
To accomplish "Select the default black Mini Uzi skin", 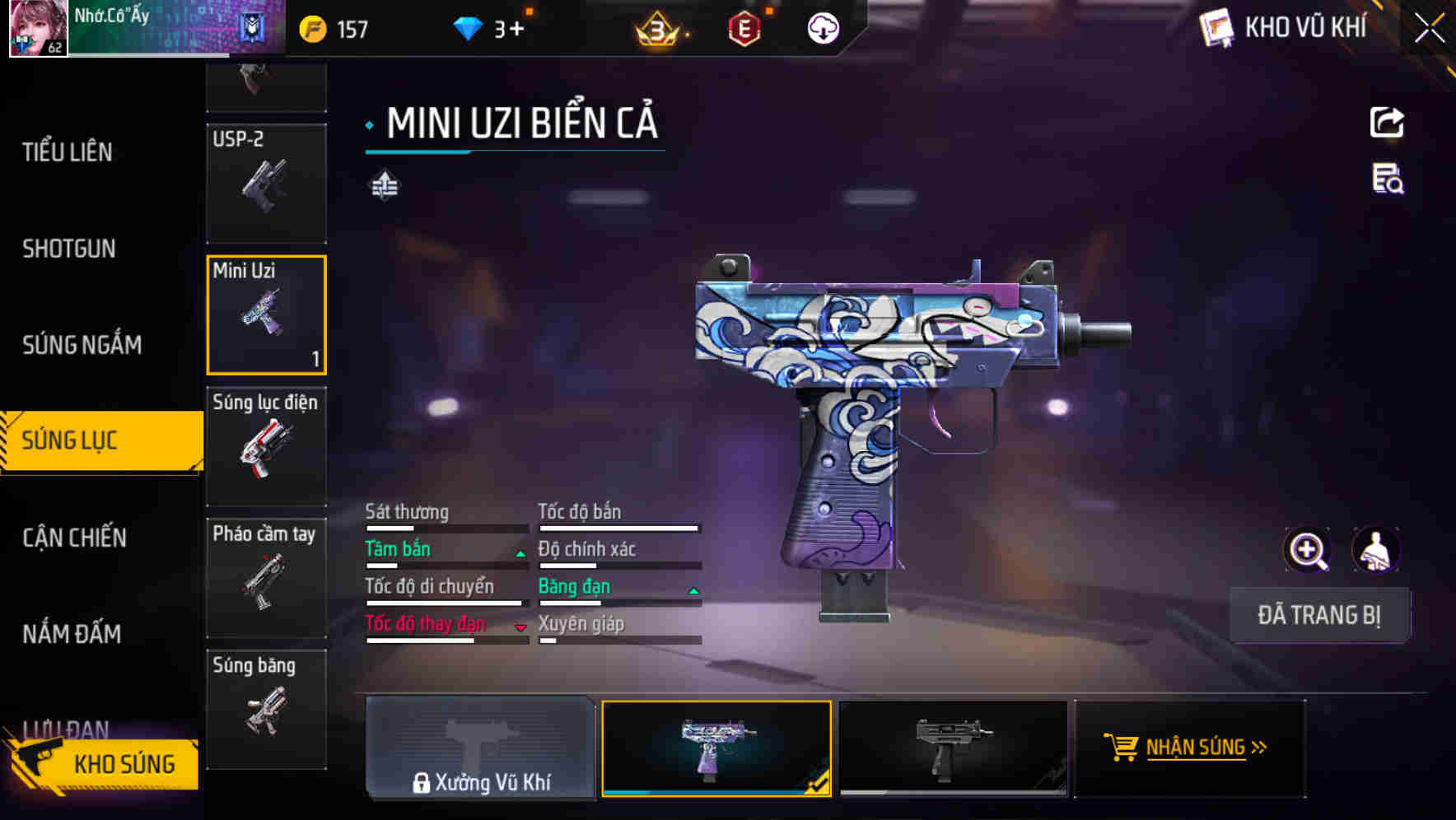I will pyautogui.click(x=953, y=748).
